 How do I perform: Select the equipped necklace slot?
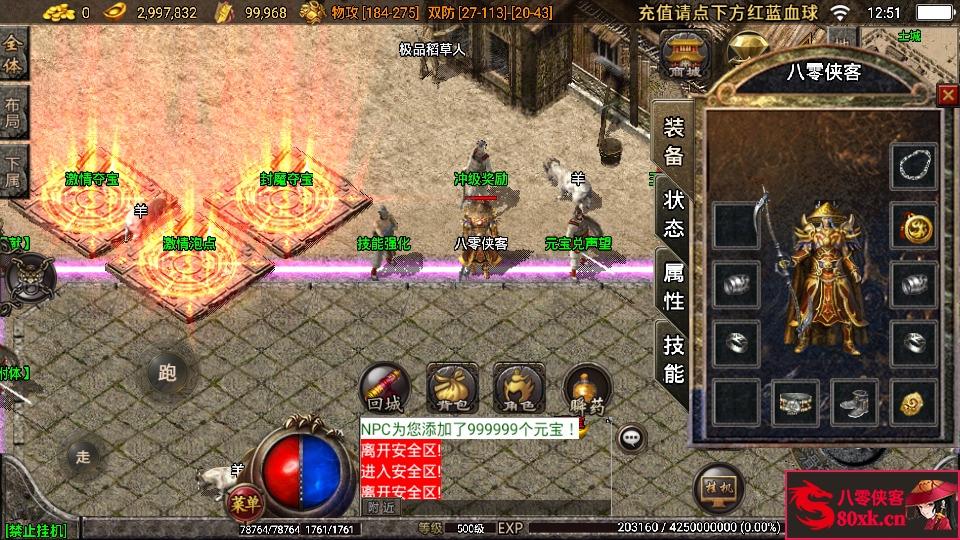(913, 165)
